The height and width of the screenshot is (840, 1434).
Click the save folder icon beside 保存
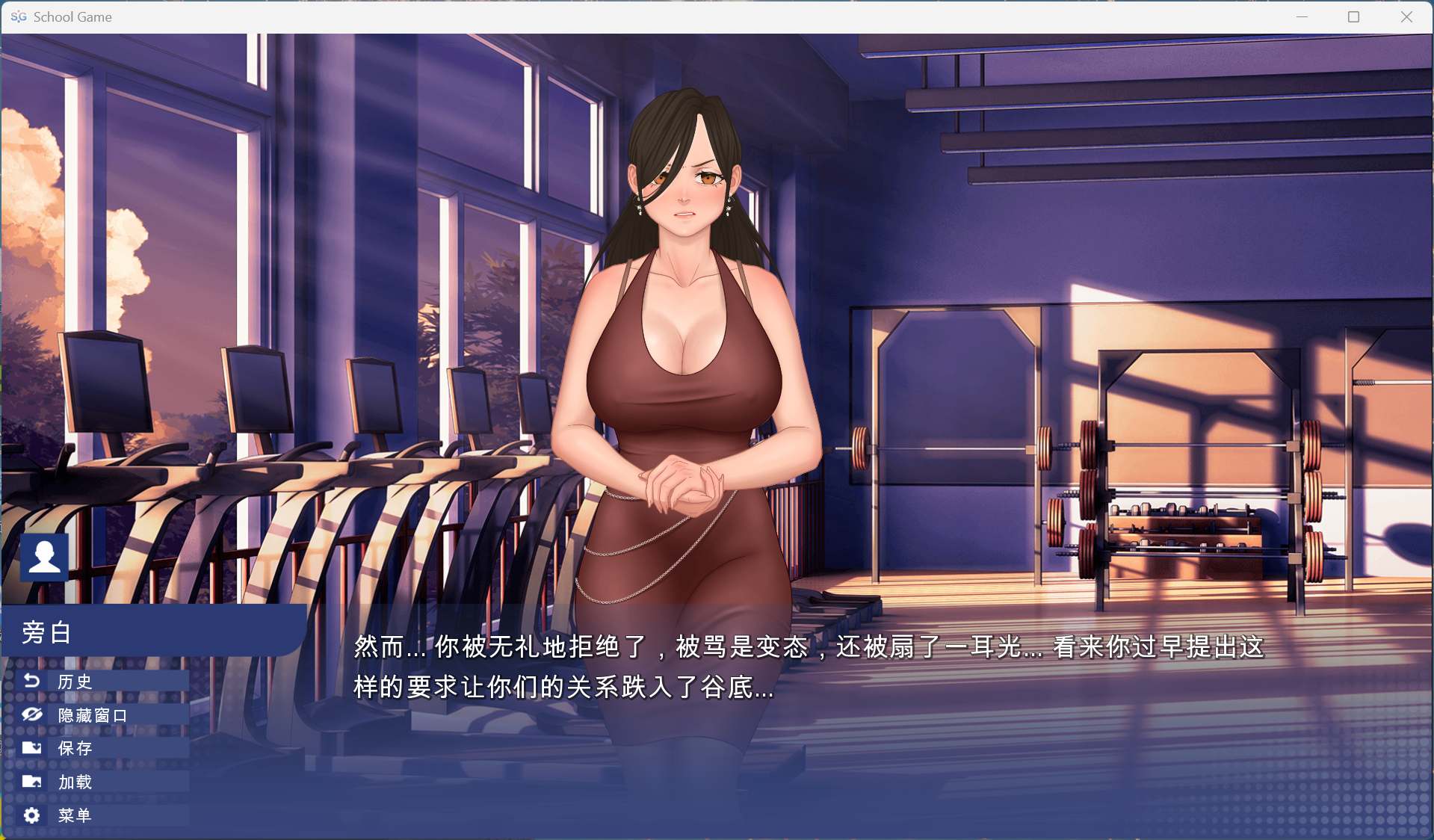click(x=31, y=748)
